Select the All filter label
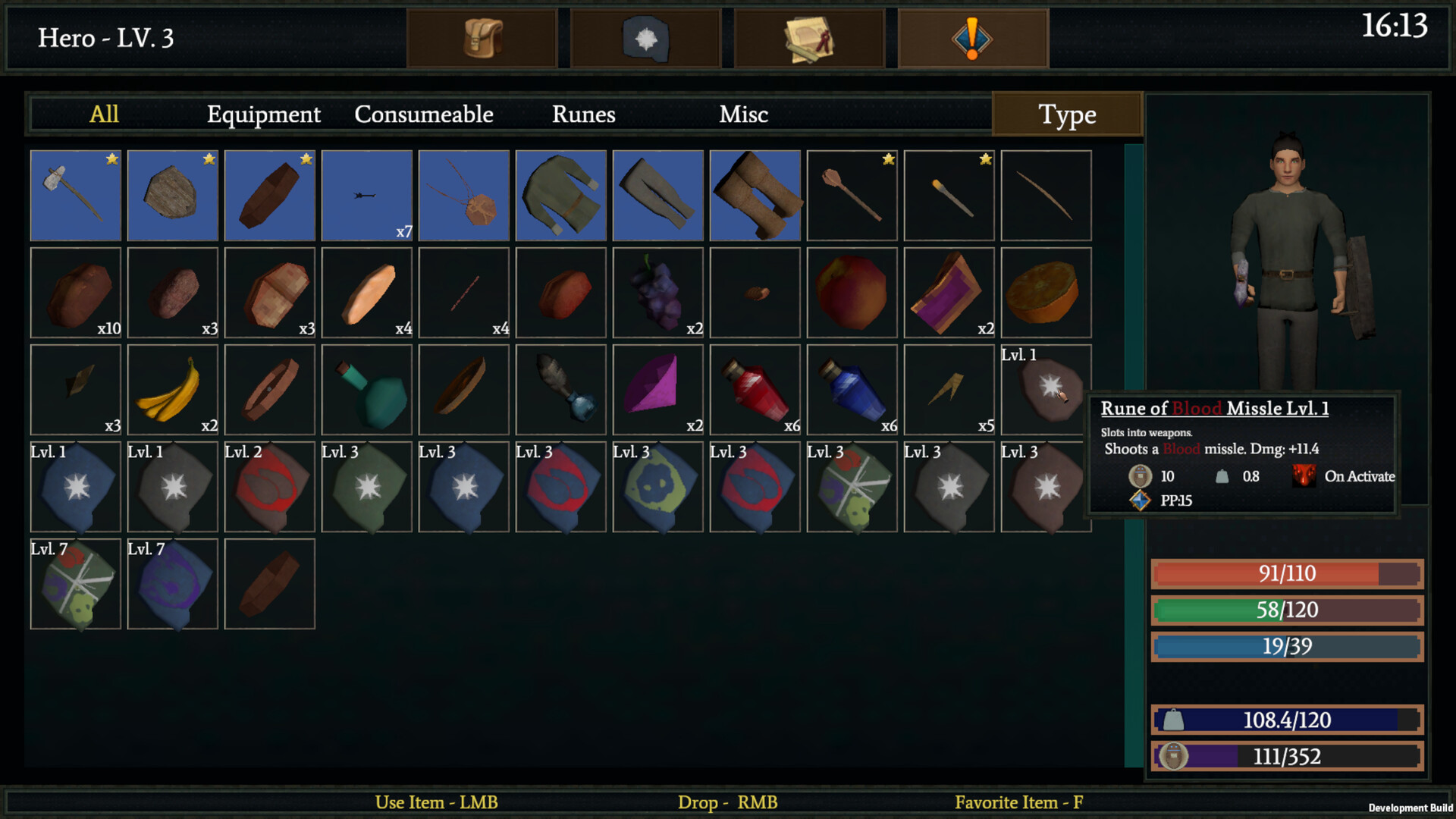The height and width of the screenshot is (819, 1456). 104,115
